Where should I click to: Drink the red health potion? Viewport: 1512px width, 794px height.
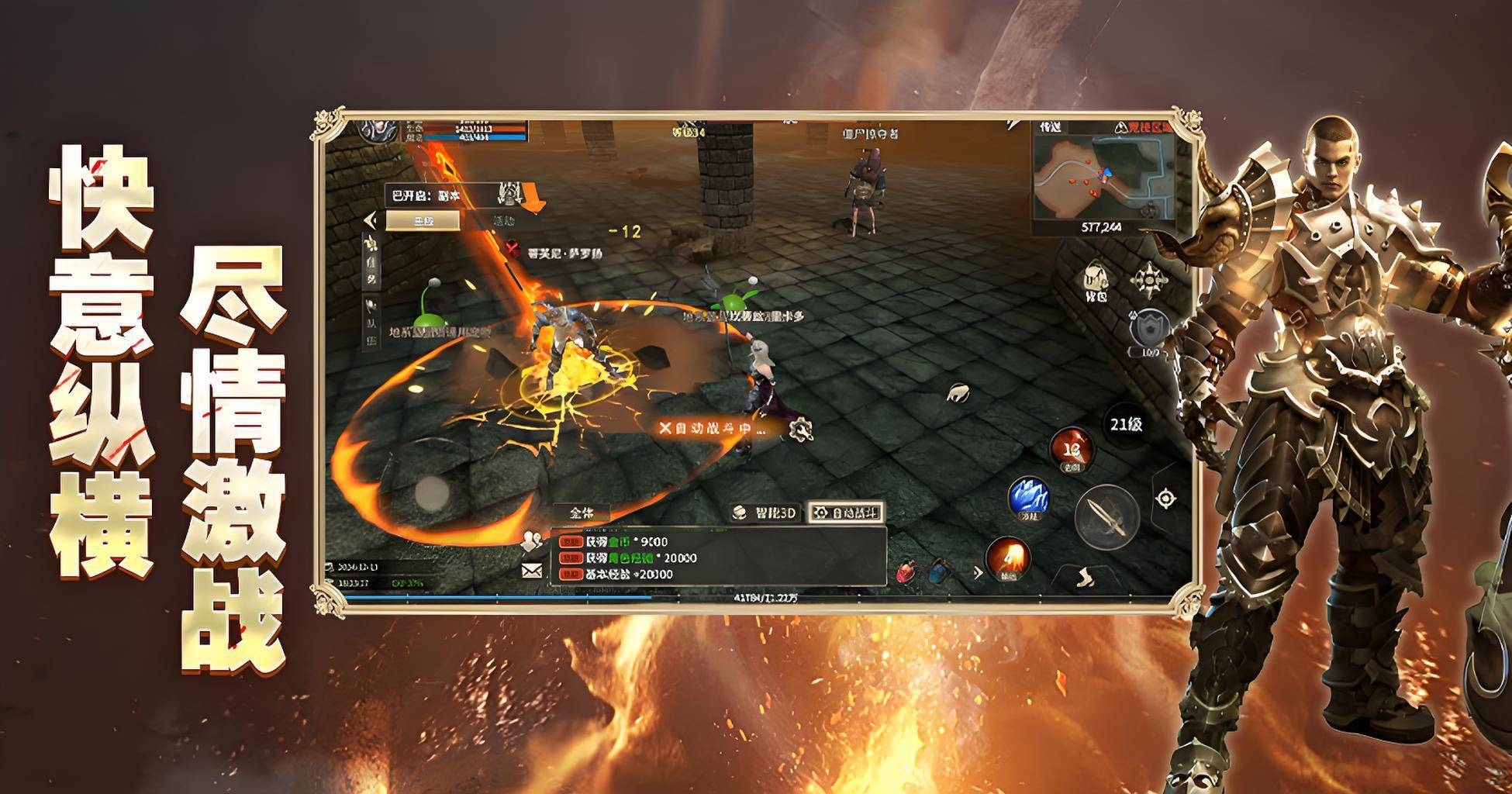point(905,573)
